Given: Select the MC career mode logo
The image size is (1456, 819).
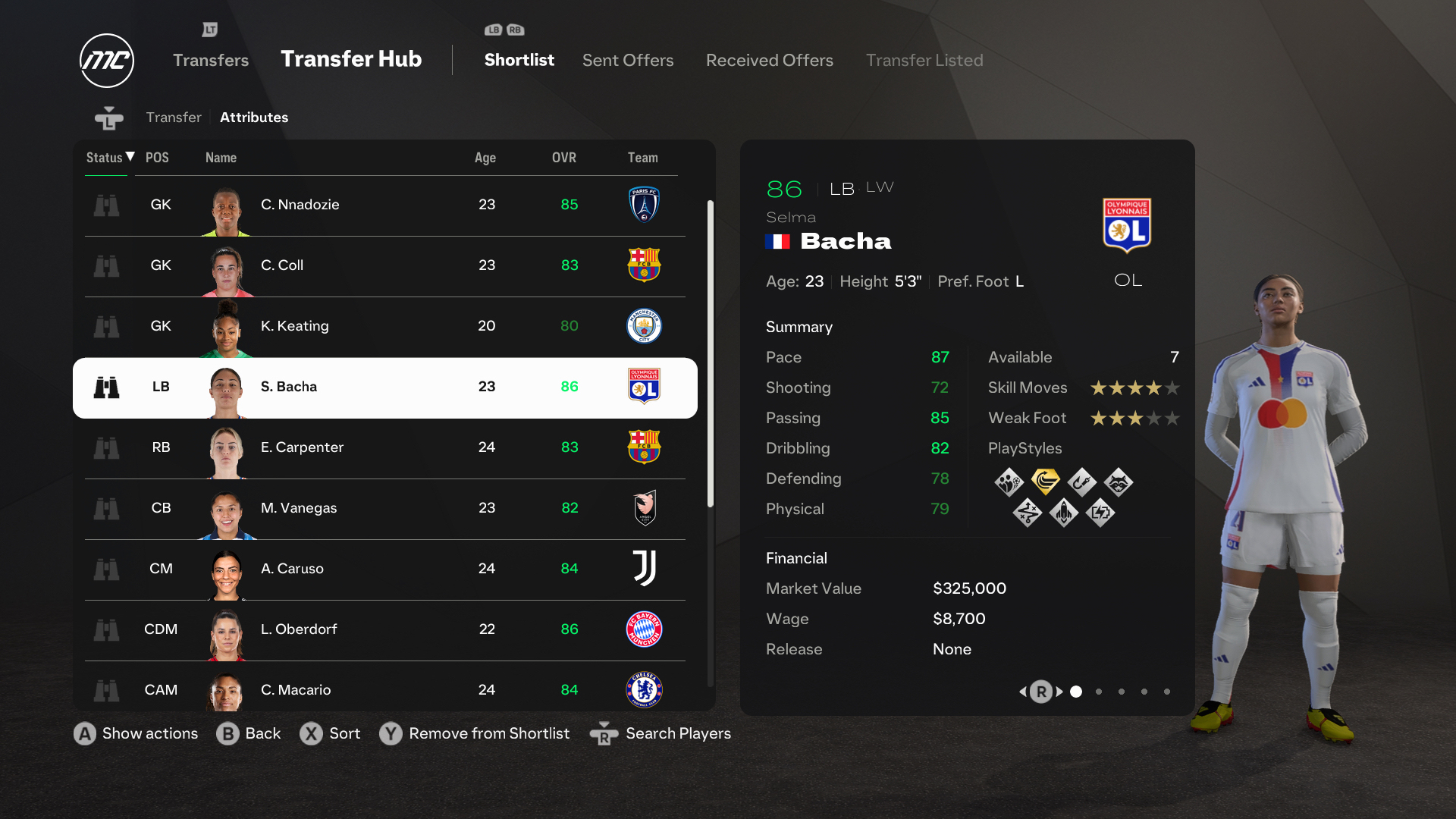Looking at the screenshot, I should pyautogui.click(x=106, y=60).
